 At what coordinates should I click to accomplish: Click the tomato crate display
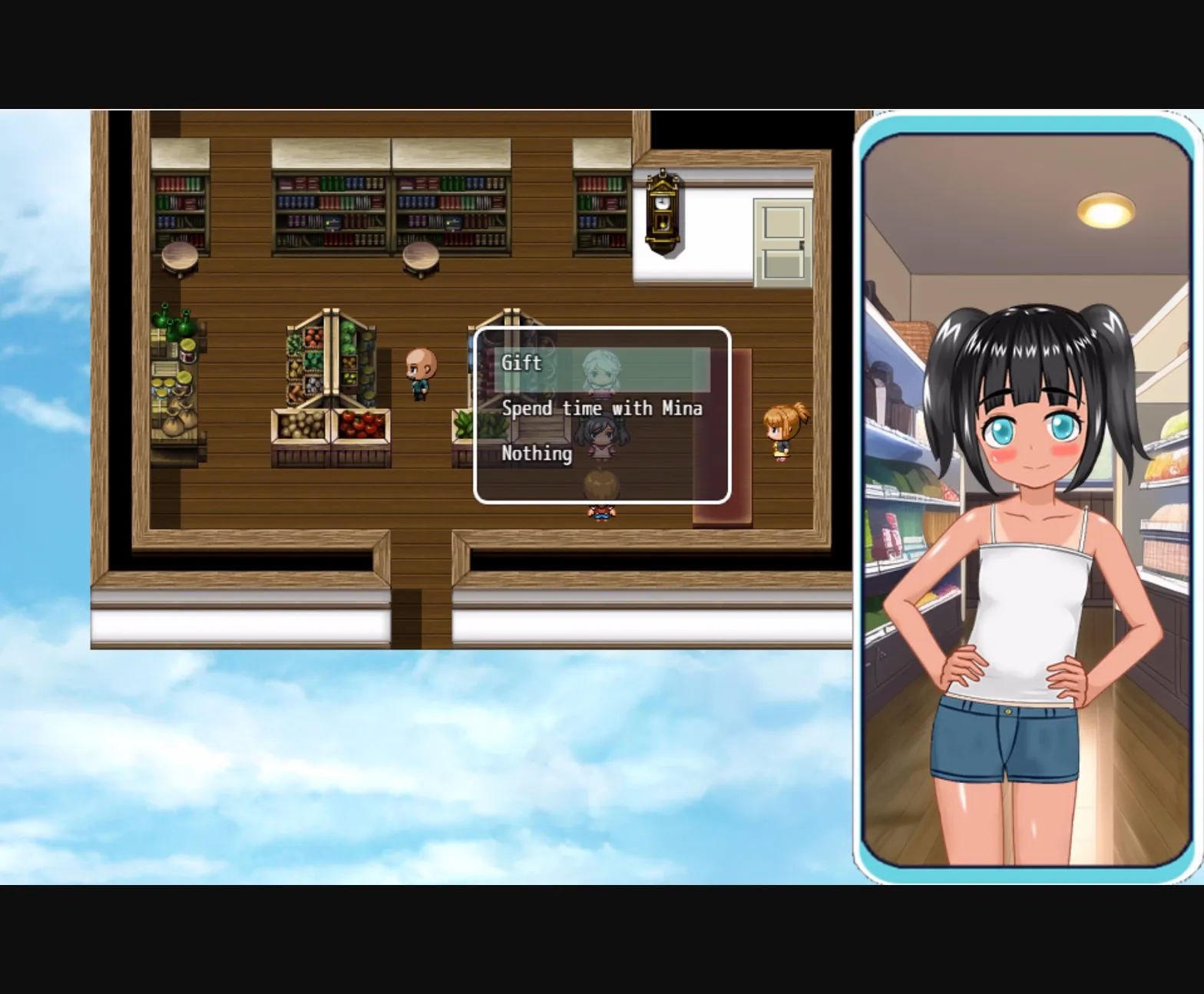point(361,426)
